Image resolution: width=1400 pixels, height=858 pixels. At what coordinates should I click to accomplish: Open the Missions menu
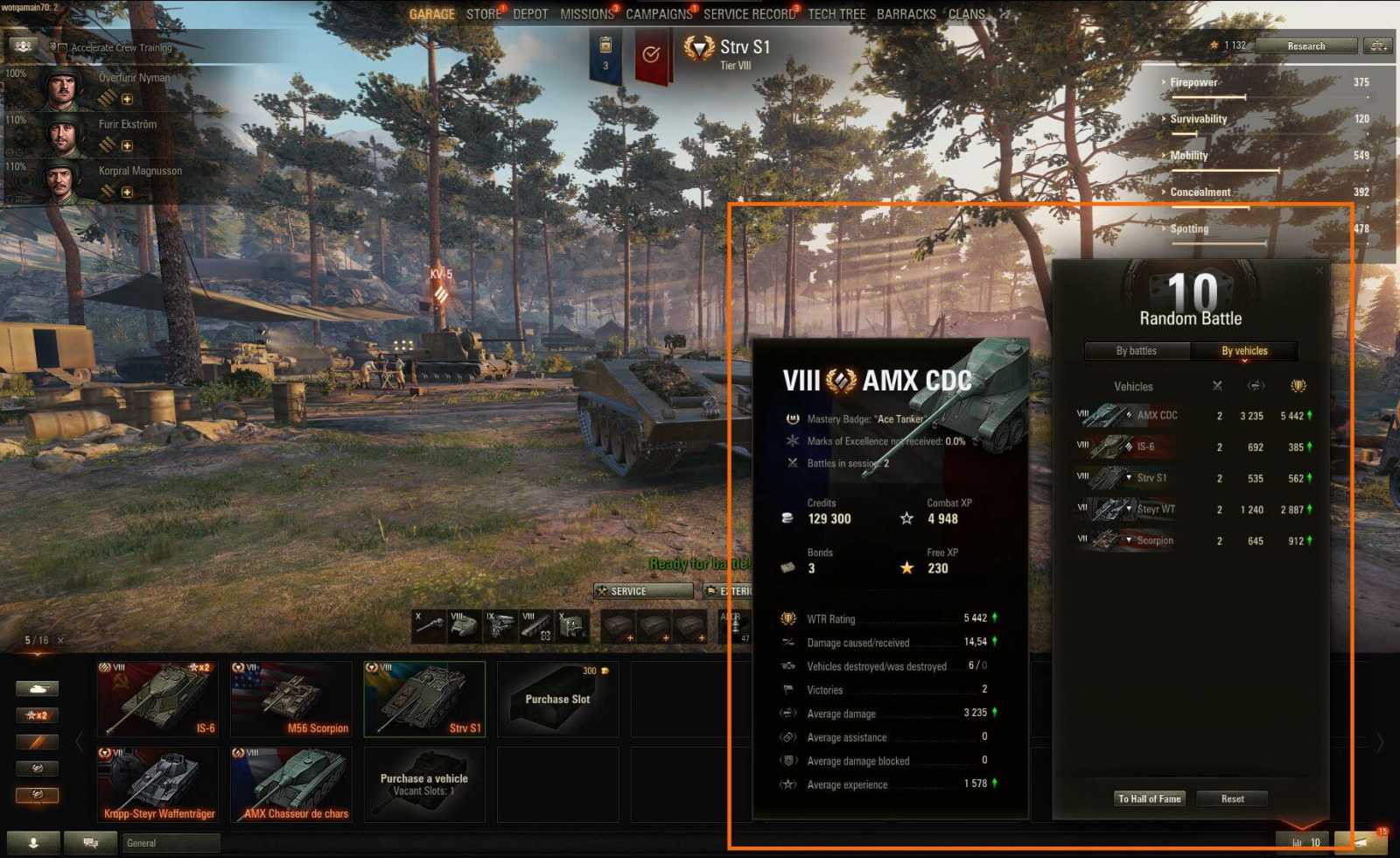tap(586, 14)
